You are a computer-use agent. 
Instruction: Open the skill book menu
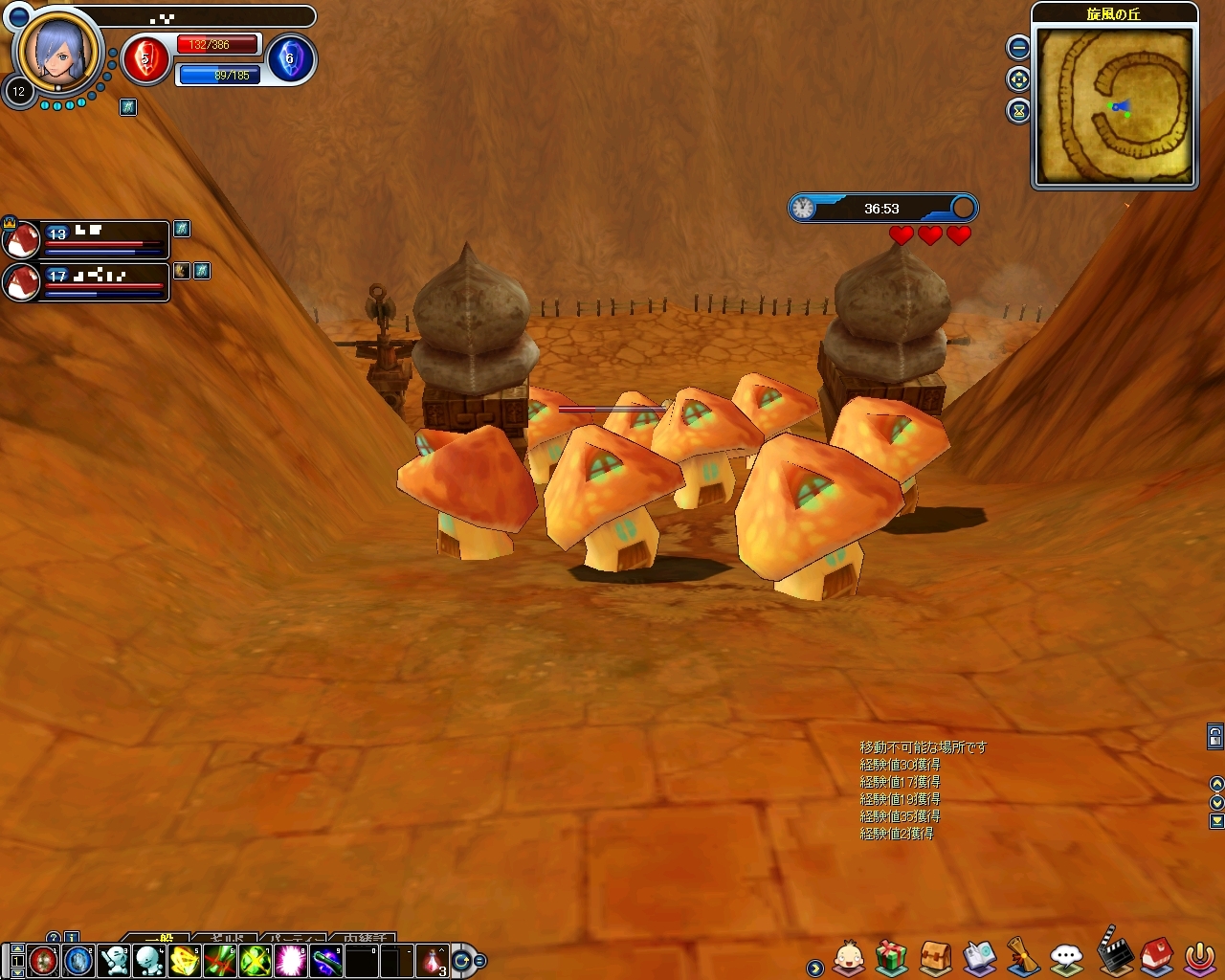pos(979,956)
